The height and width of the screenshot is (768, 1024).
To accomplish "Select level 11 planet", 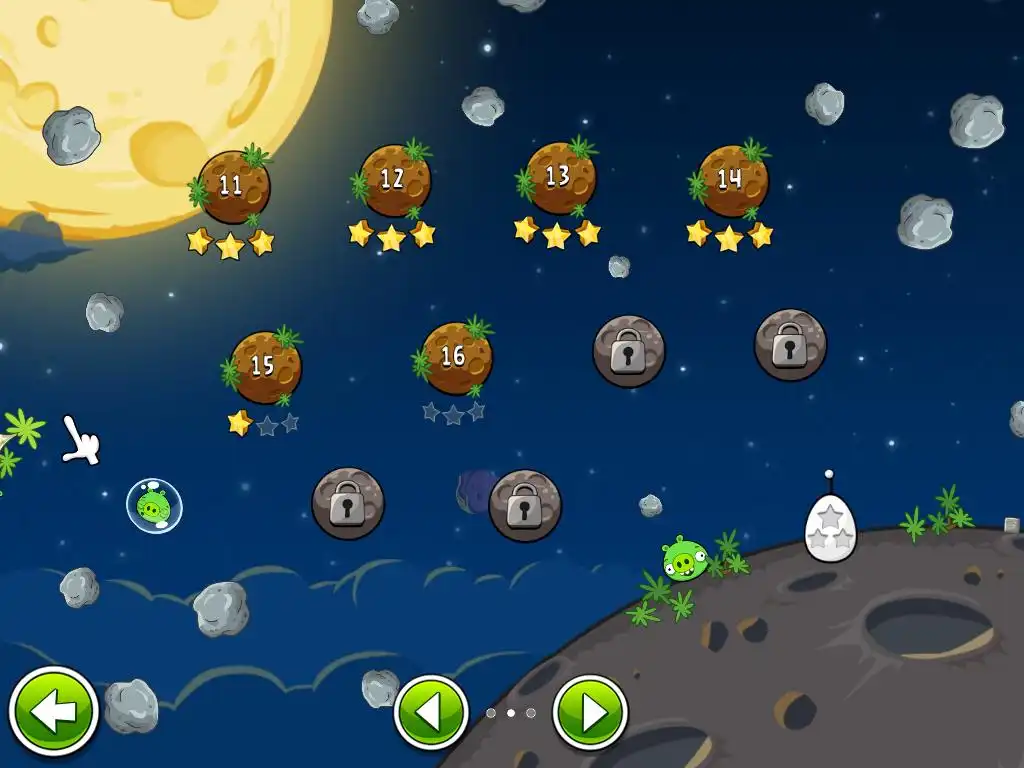I will pyautogui.click(x=233, y=187).
